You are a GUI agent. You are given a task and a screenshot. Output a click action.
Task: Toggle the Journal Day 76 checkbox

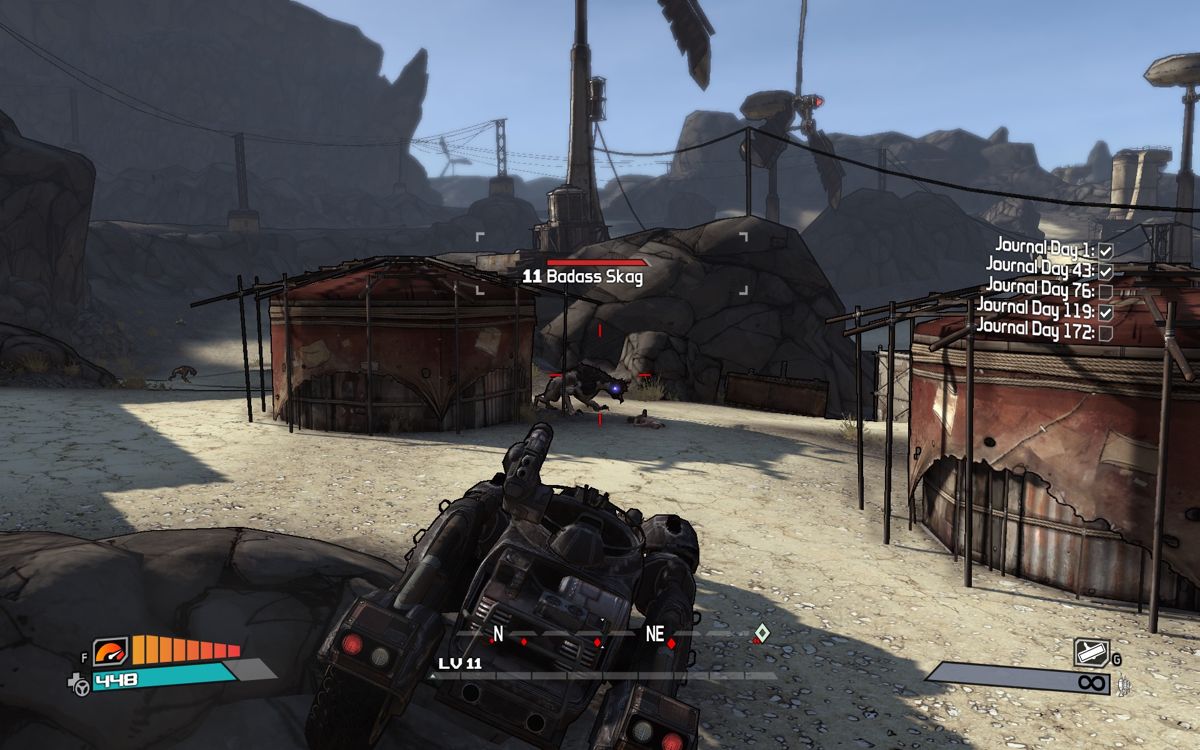click(x=1105, y=290)
